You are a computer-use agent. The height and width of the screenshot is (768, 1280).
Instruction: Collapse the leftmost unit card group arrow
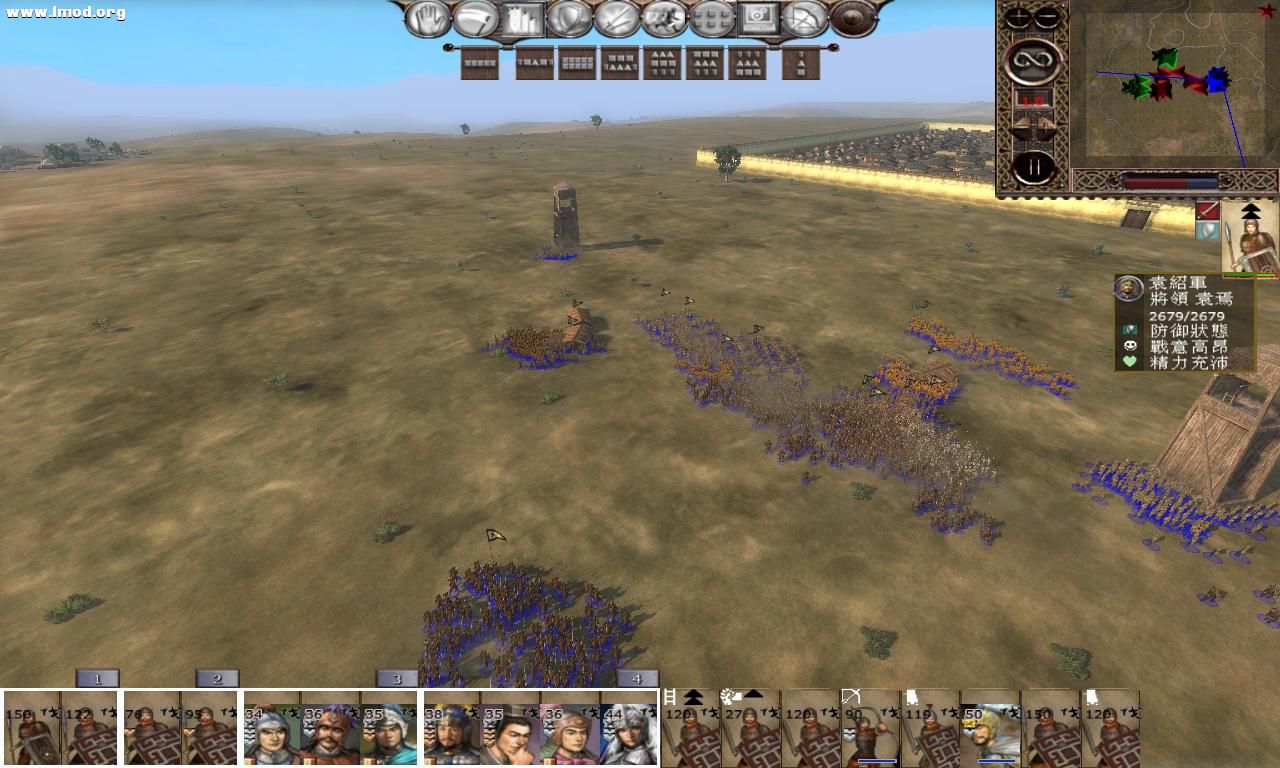point(694,696)
